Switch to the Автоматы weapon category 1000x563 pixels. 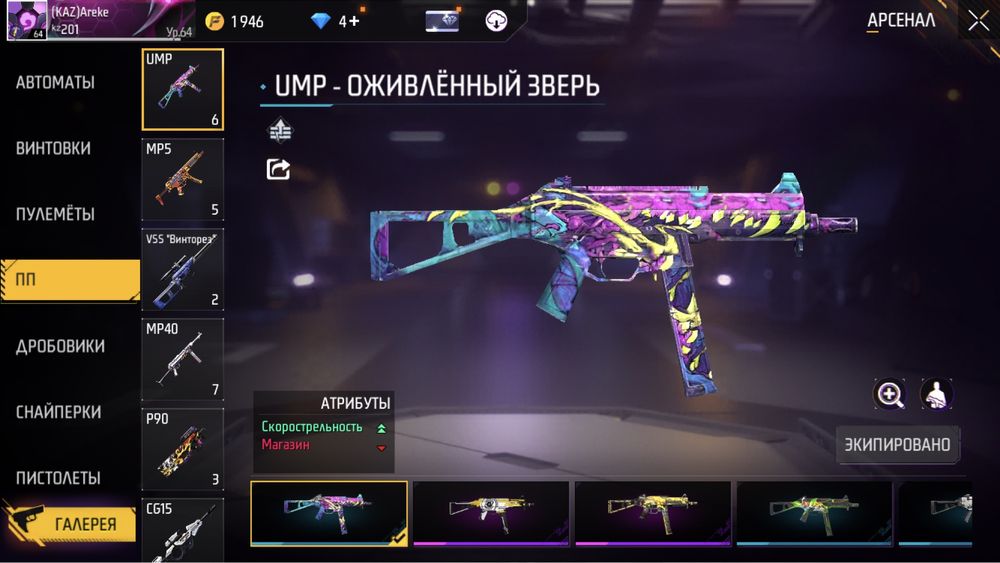pos(56,83)
